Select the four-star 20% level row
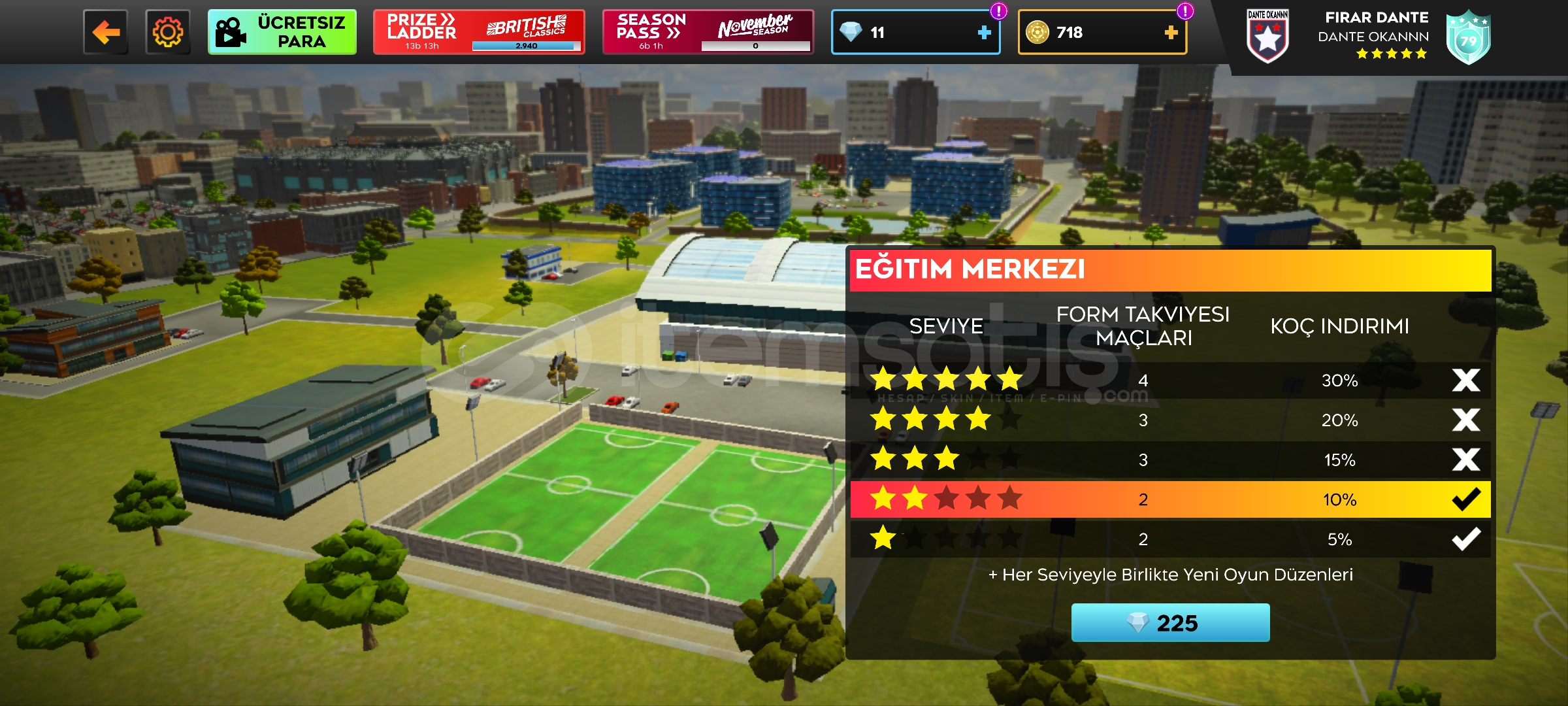 pyautogui.click(x=1170, y=420)
